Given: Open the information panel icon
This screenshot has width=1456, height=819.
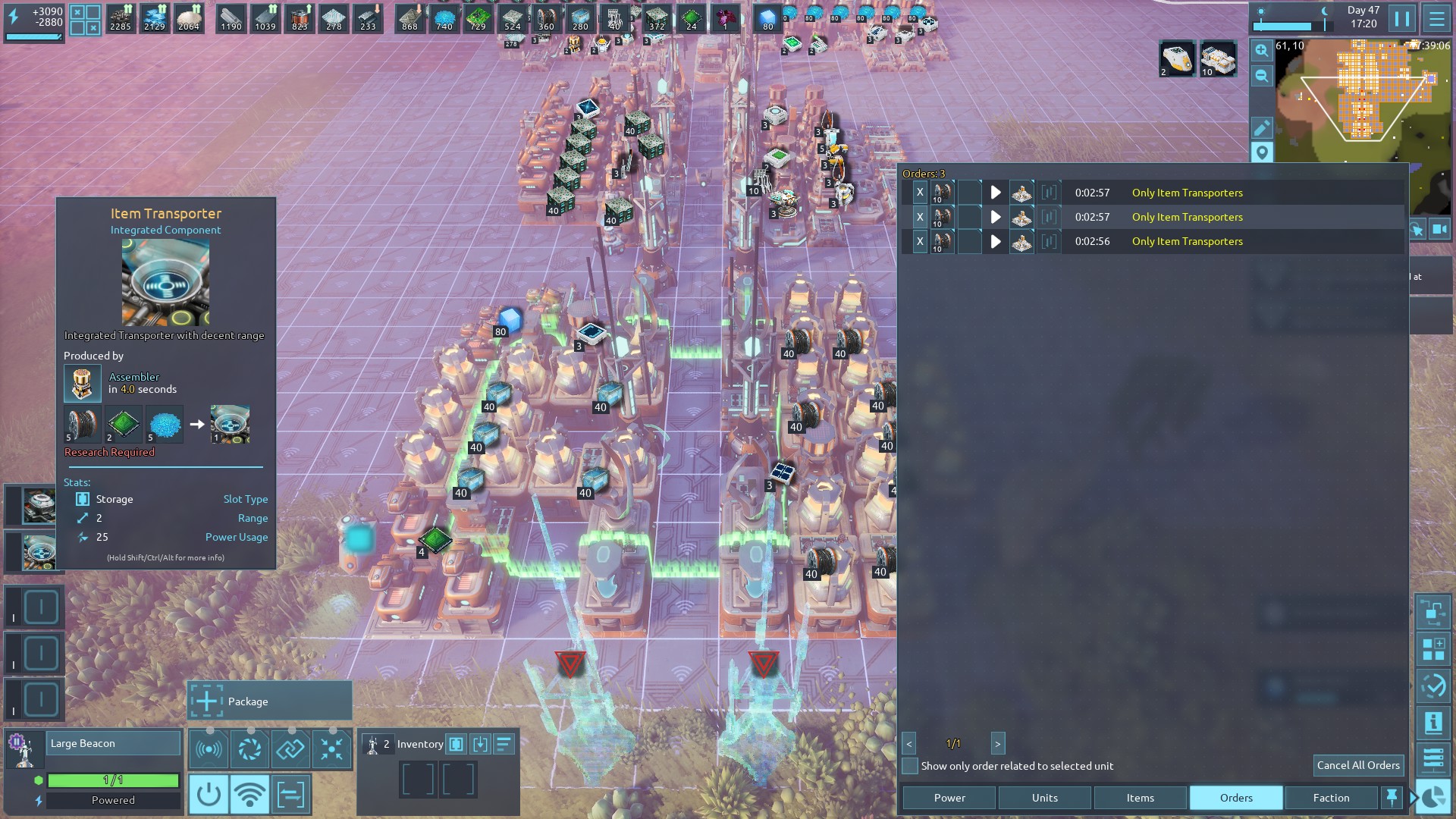Looking at the screenshot, I should pyautogui.click(x=1433, y=723).
